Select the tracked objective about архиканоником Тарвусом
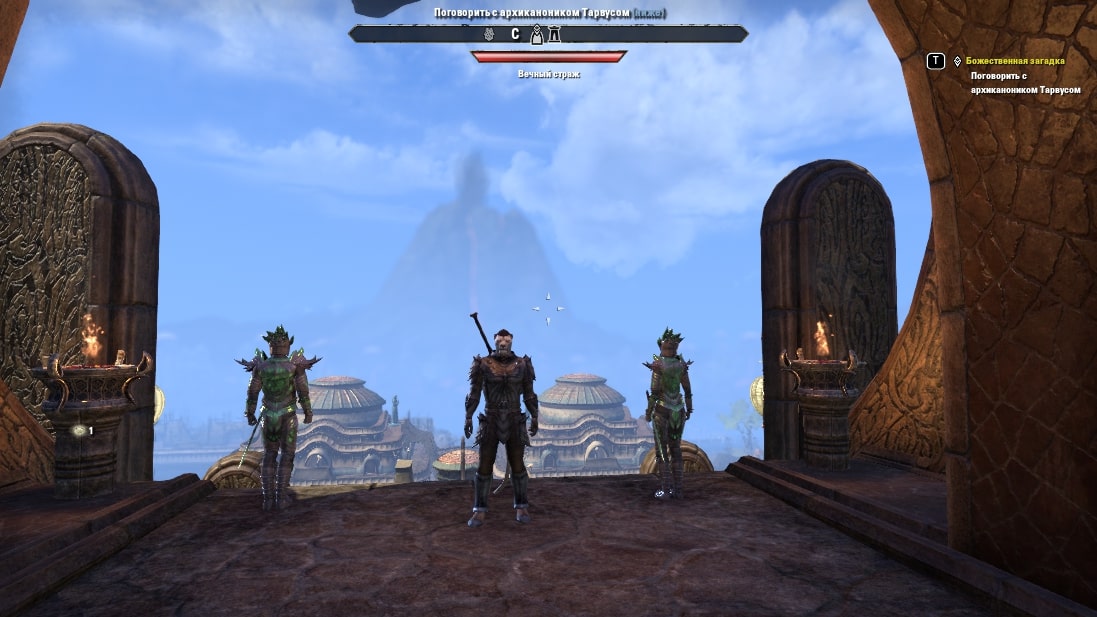This screenshot has height=617, width=1097. (1025, 82)
